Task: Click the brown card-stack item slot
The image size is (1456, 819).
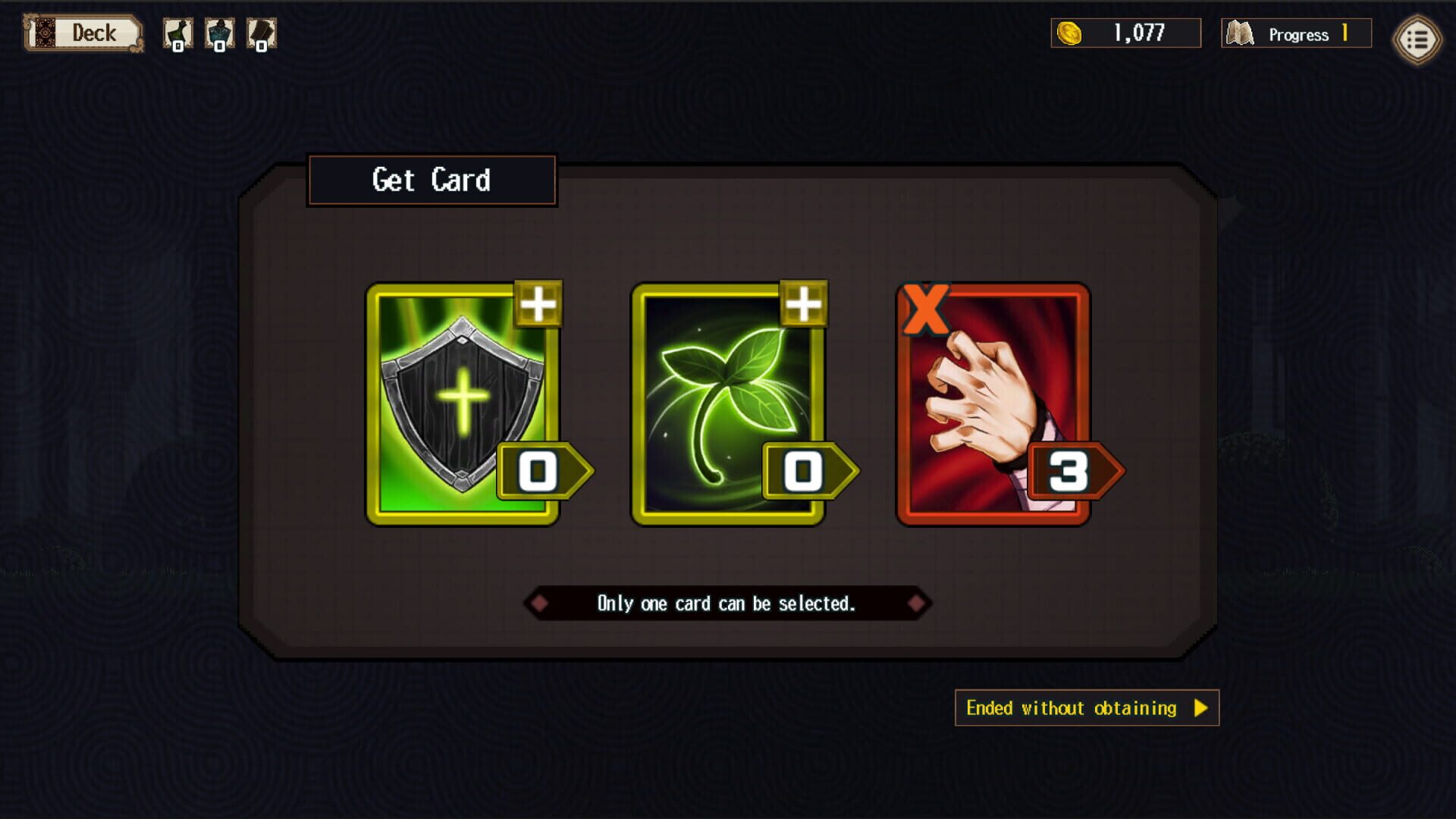Action: [262, 33]
